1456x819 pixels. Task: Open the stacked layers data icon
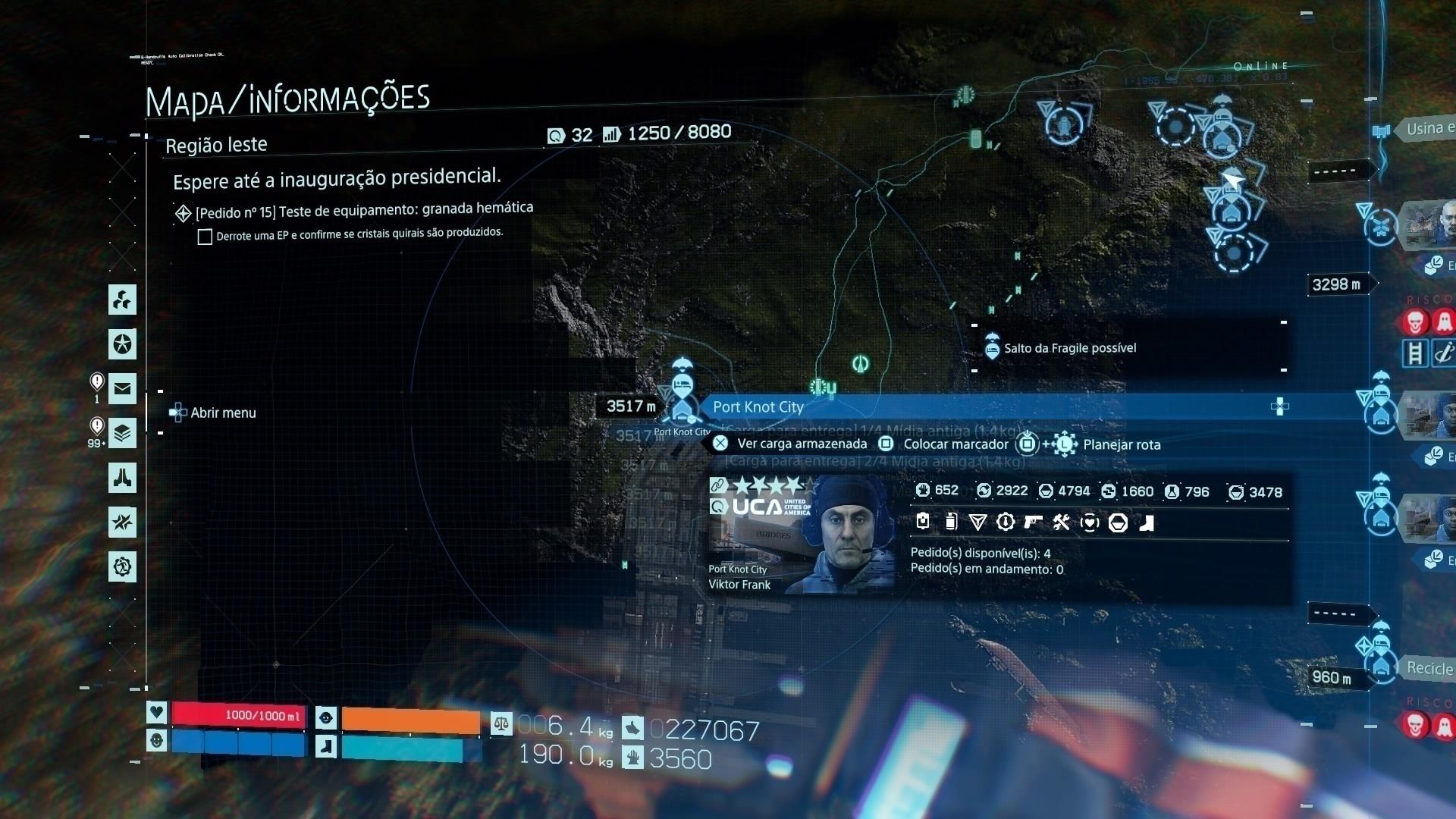tap(122, 434)
